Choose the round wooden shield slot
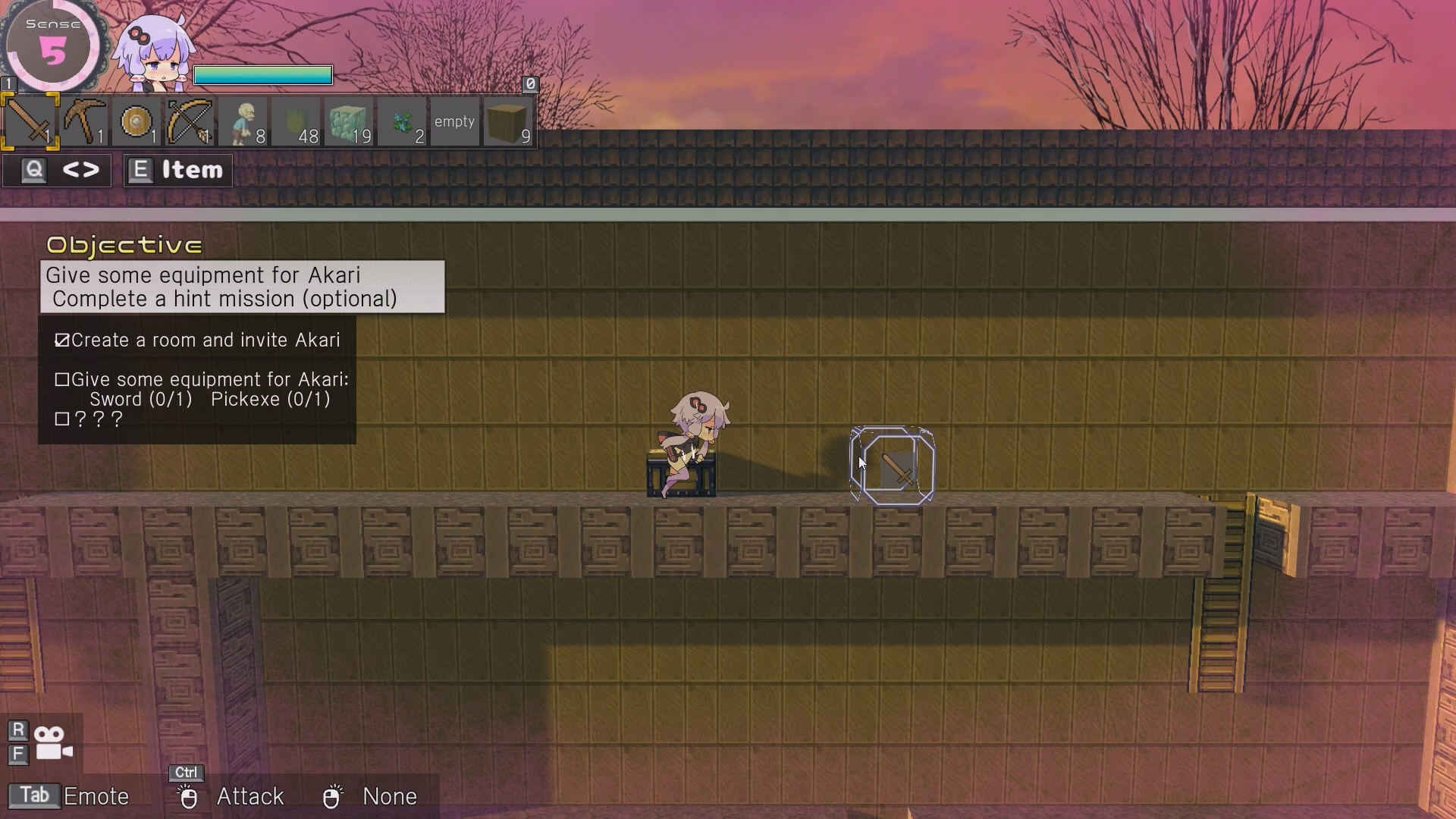Viewport: 1456px width, 819px height. point(136,121)
